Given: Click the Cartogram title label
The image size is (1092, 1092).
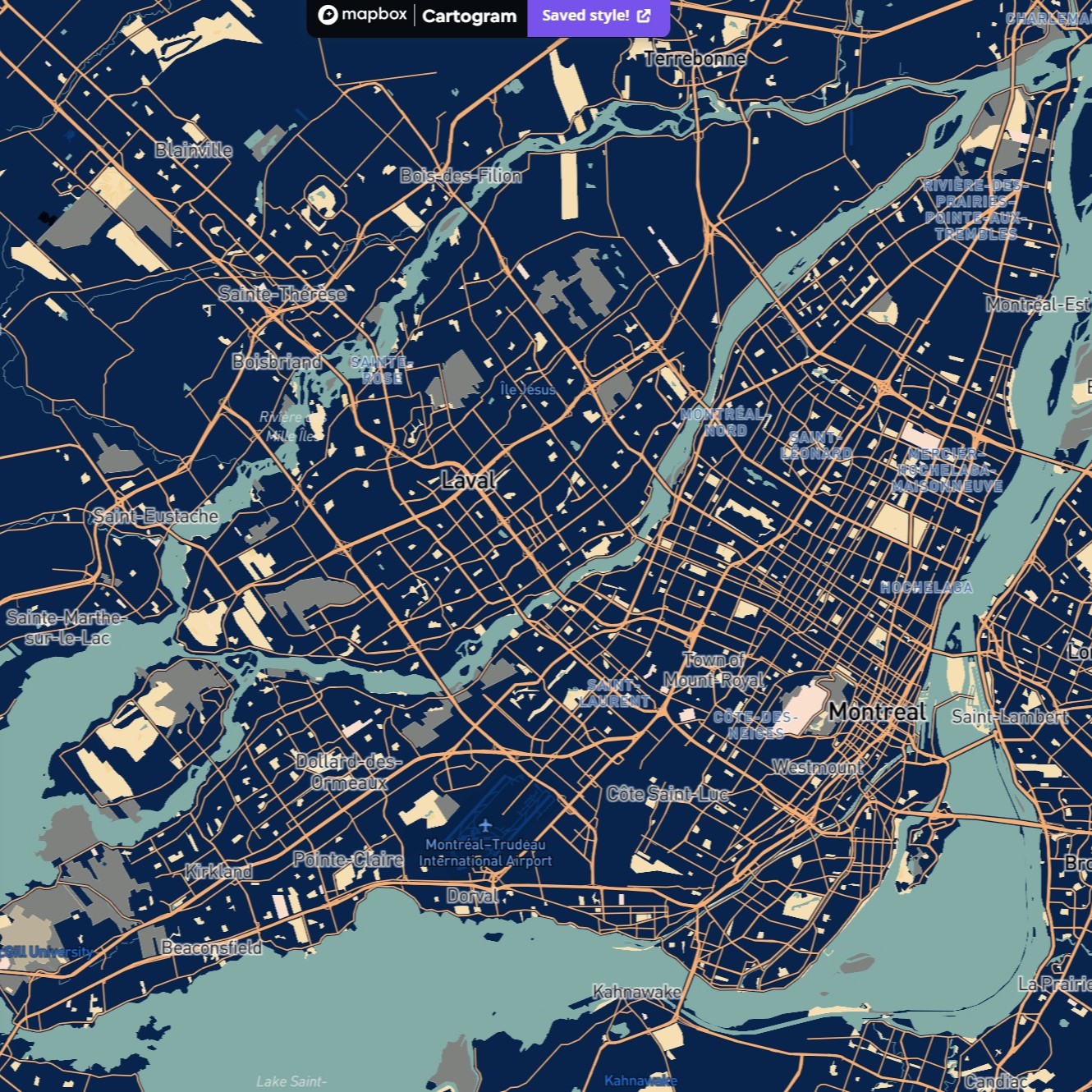Looking at the screenshot, I should pyautogui.click(x=470, y=16).
